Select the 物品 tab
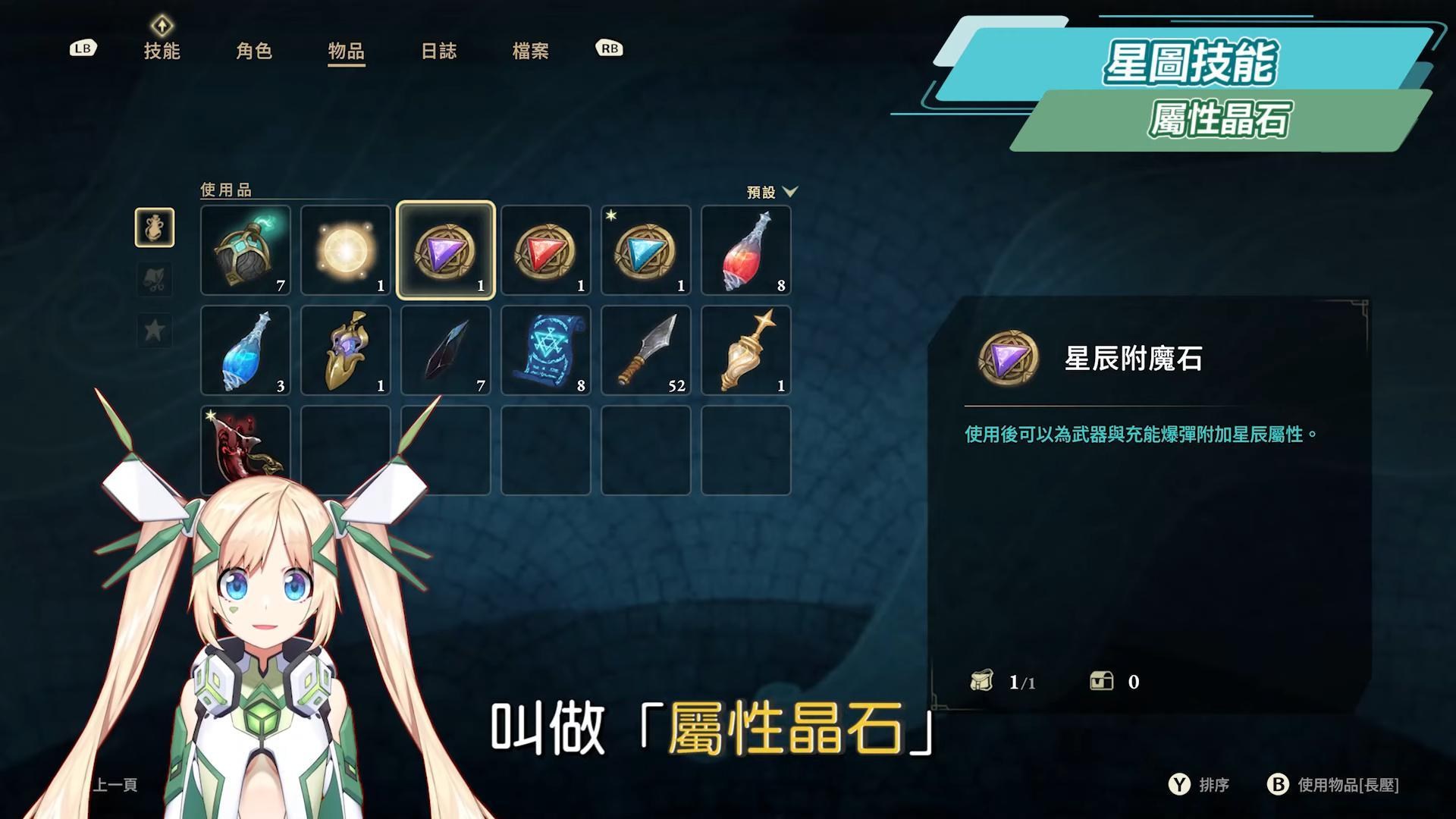This screenshot has height=819, width=1456. point(346,51)
